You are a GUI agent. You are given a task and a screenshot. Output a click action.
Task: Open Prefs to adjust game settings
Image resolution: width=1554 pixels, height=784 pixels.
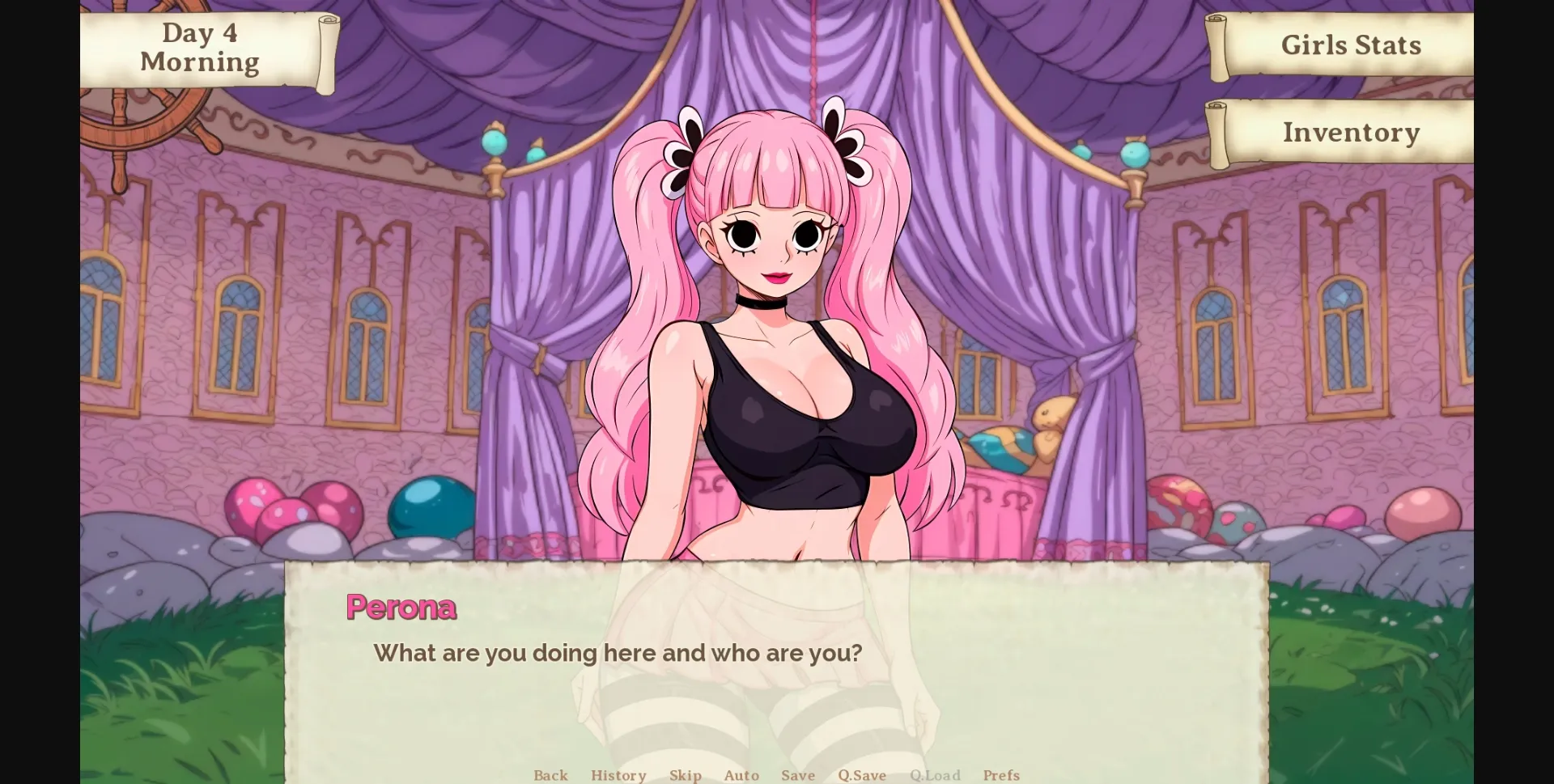[1001, 775]
